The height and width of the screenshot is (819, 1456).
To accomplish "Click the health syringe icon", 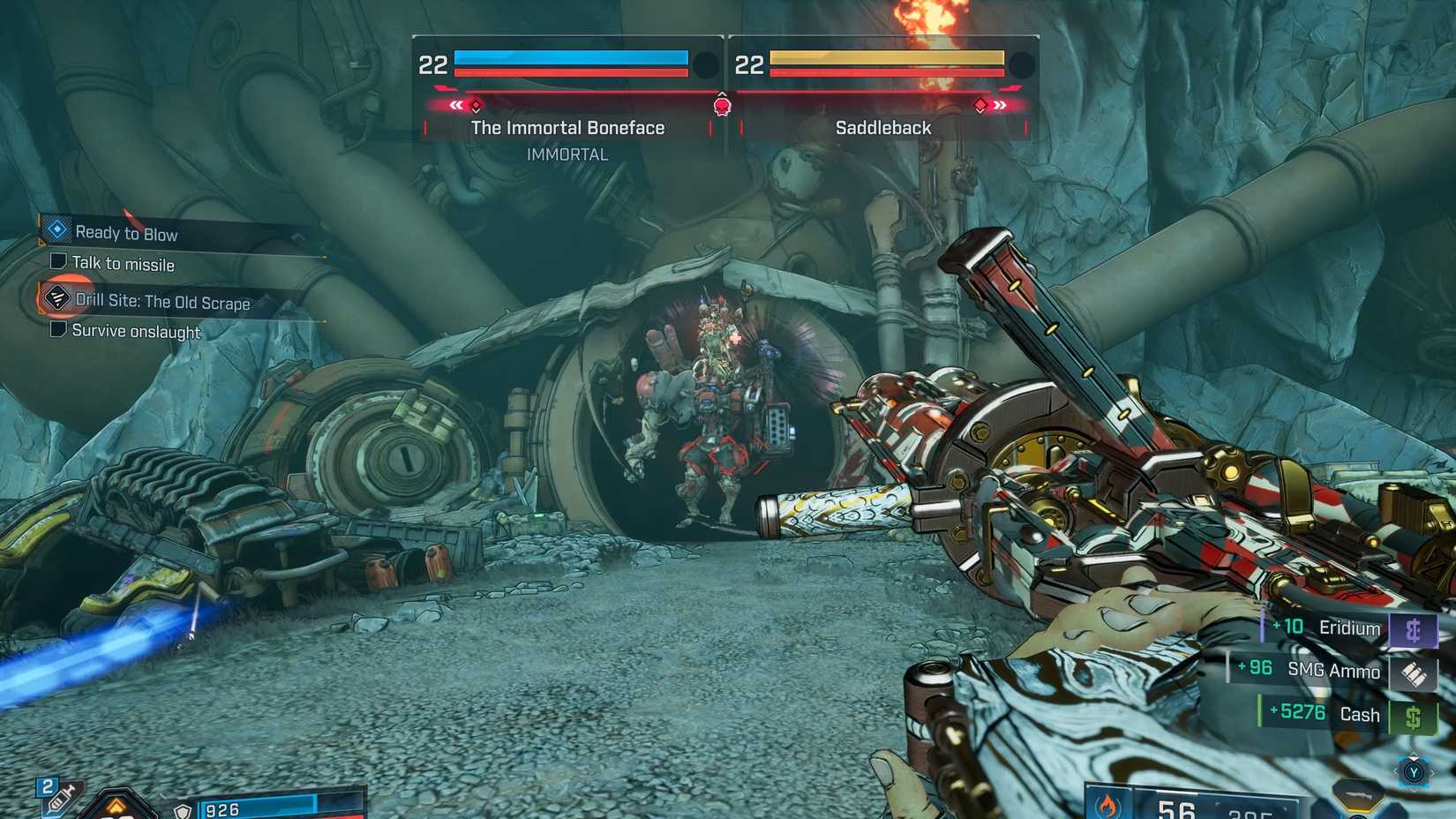I will (60, 799).
